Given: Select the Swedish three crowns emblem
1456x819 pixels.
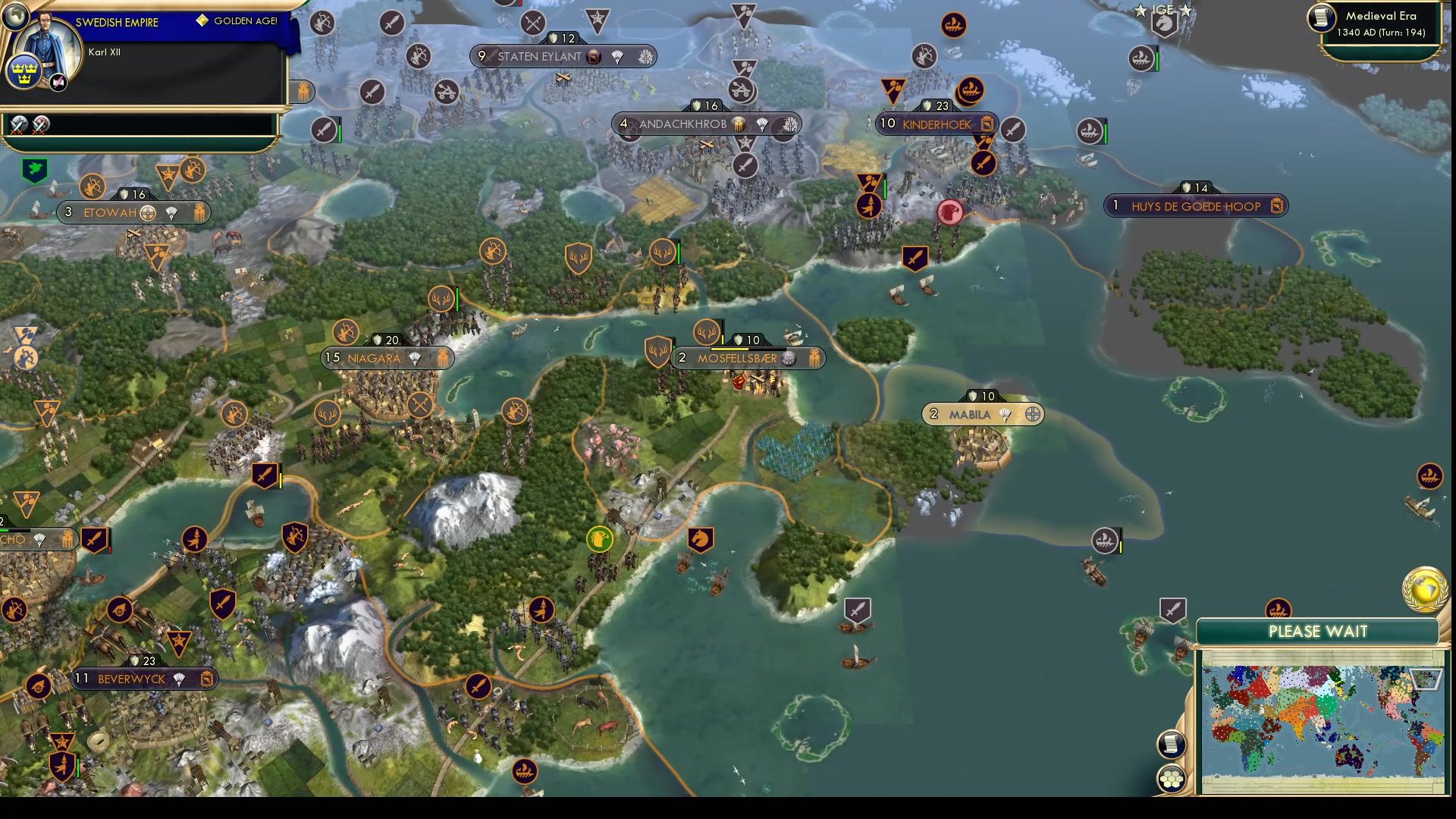Looking at the screenshot, I should pos(24,71).
